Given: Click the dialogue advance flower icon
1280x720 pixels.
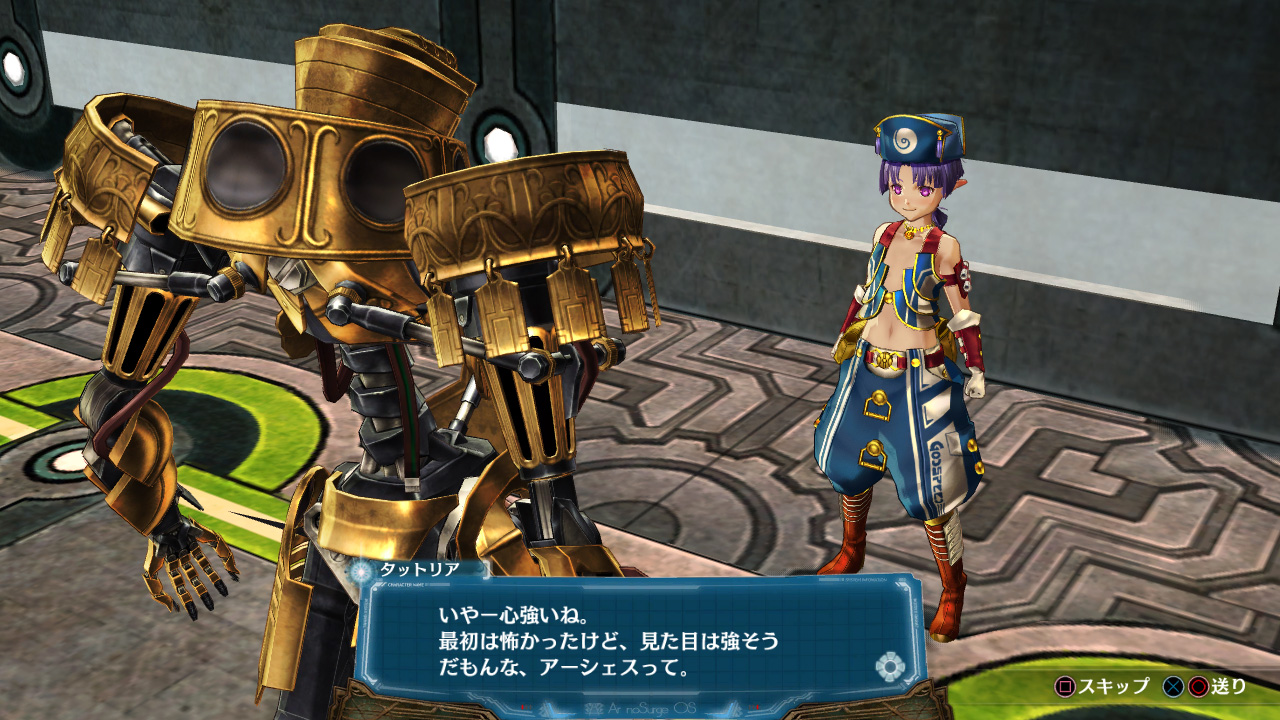Looking at the screenshot, I should [889, 666].
